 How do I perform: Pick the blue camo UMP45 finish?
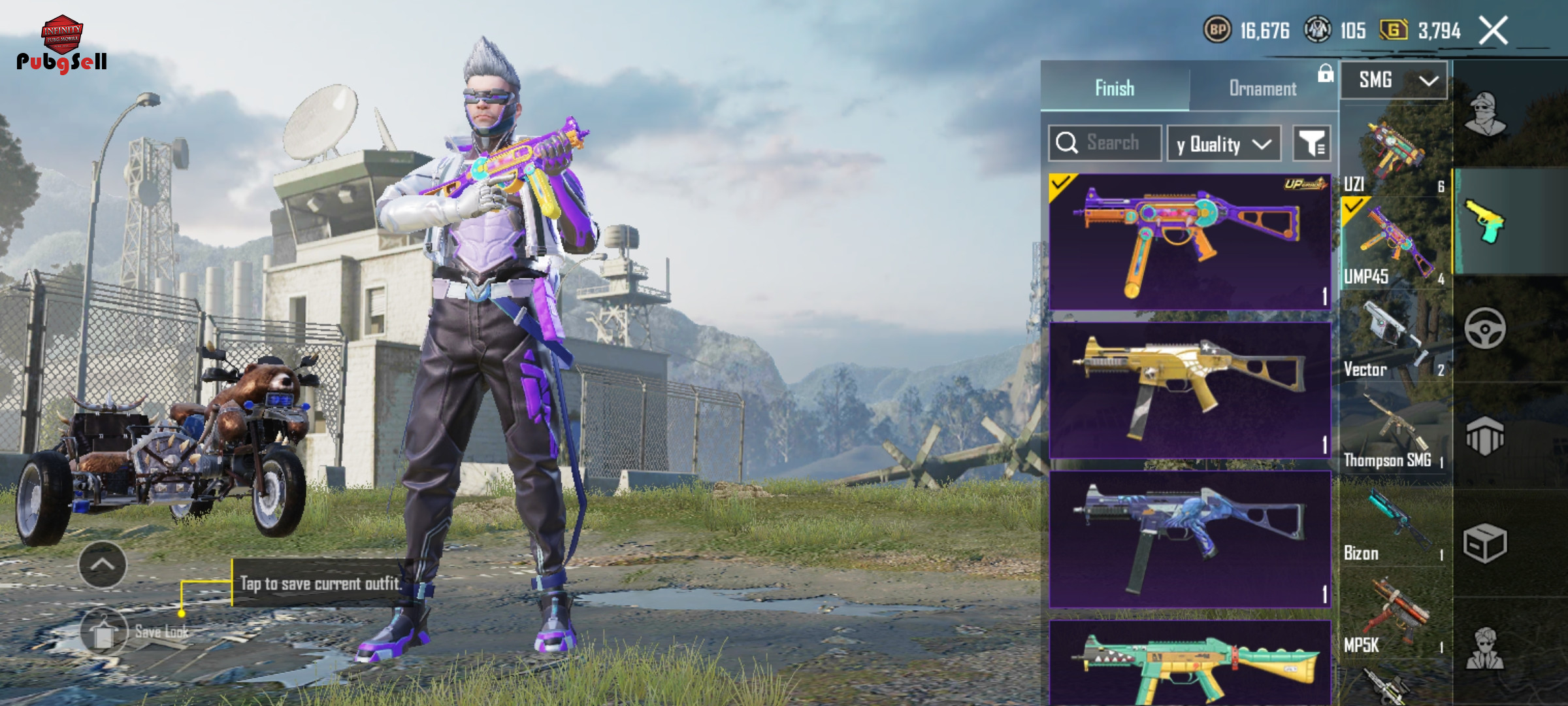pos(1189,539)
